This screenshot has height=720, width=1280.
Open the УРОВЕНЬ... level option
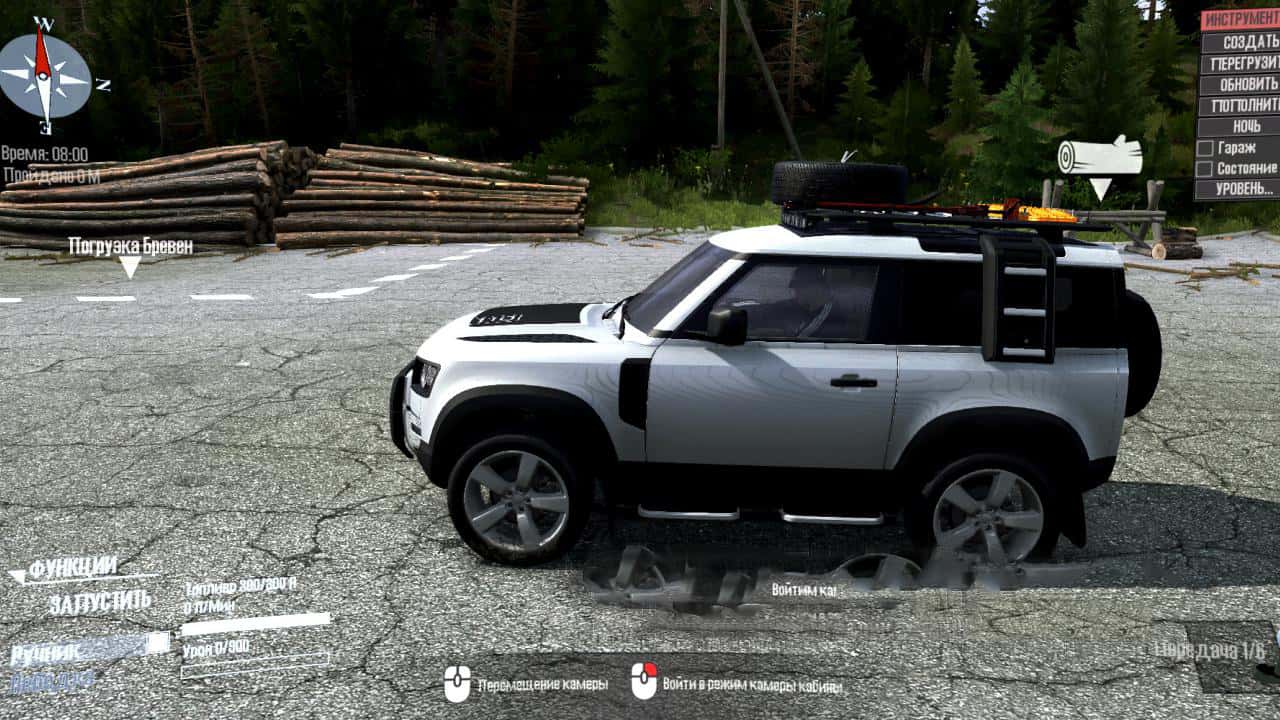coord(1240,189)
